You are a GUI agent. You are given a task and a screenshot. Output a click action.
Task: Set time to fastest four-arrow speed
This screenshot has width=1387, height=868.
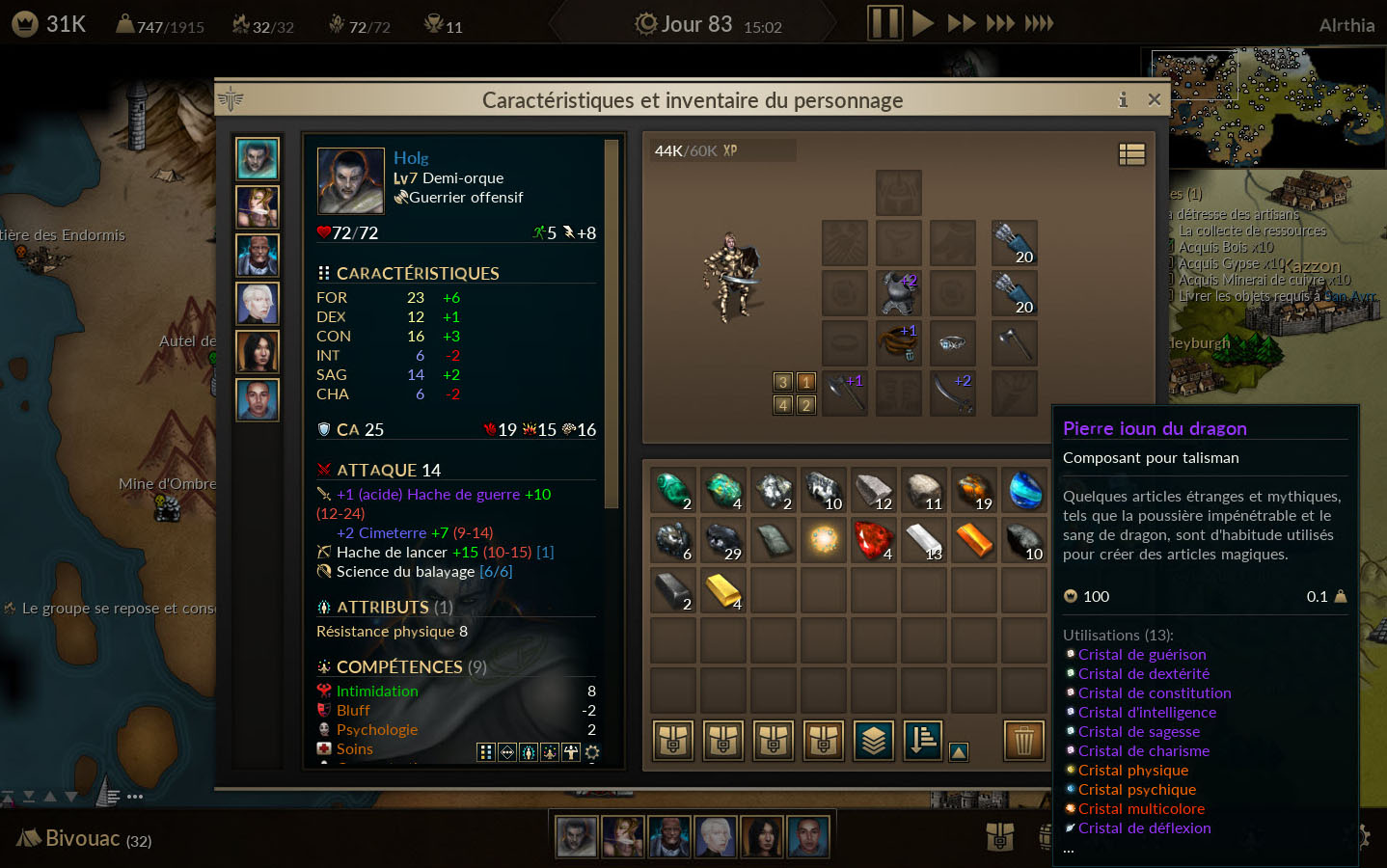(x=1039, y=23)
